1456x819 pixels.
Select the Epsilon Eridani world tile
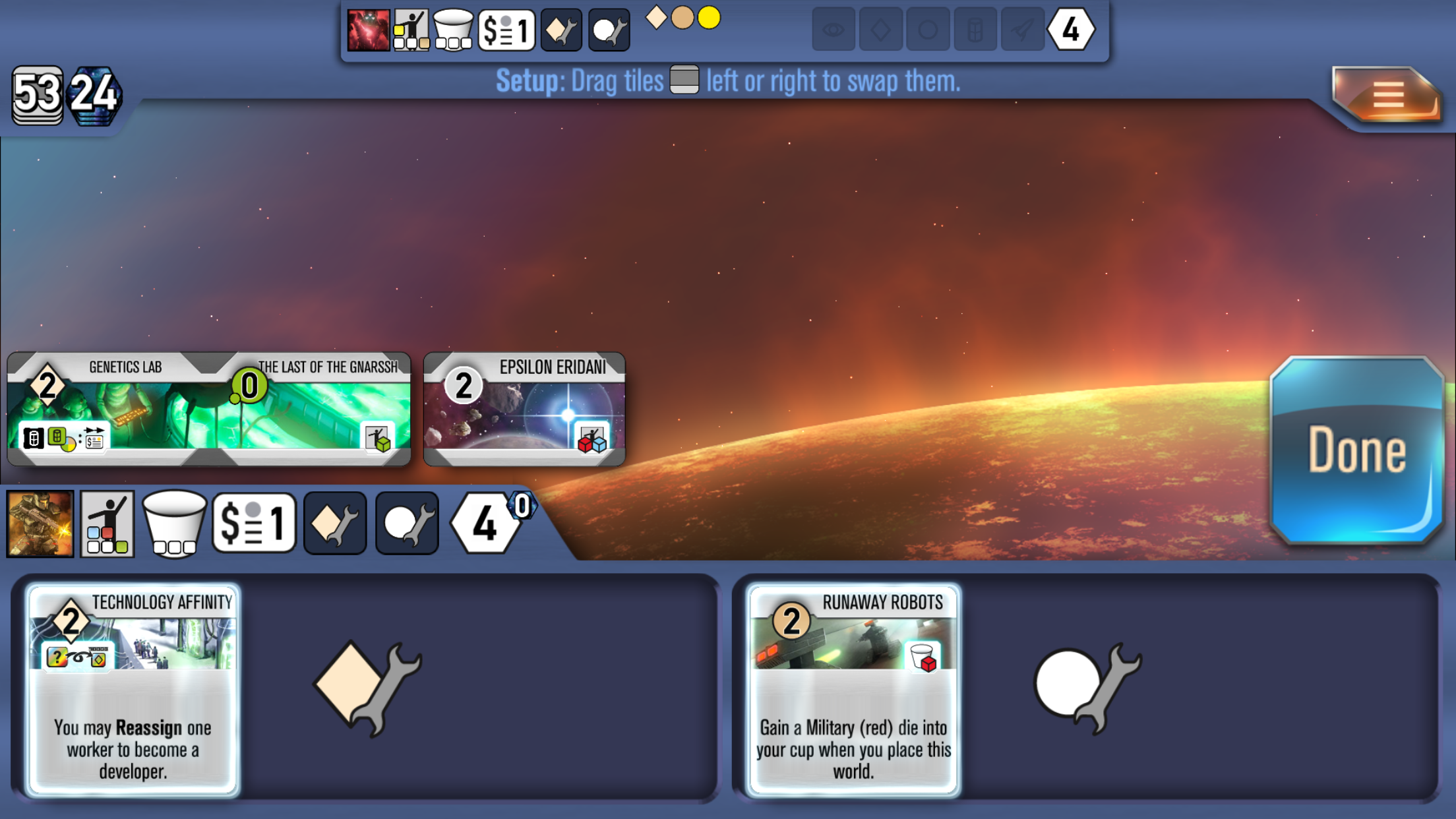[x=524, y=409]
